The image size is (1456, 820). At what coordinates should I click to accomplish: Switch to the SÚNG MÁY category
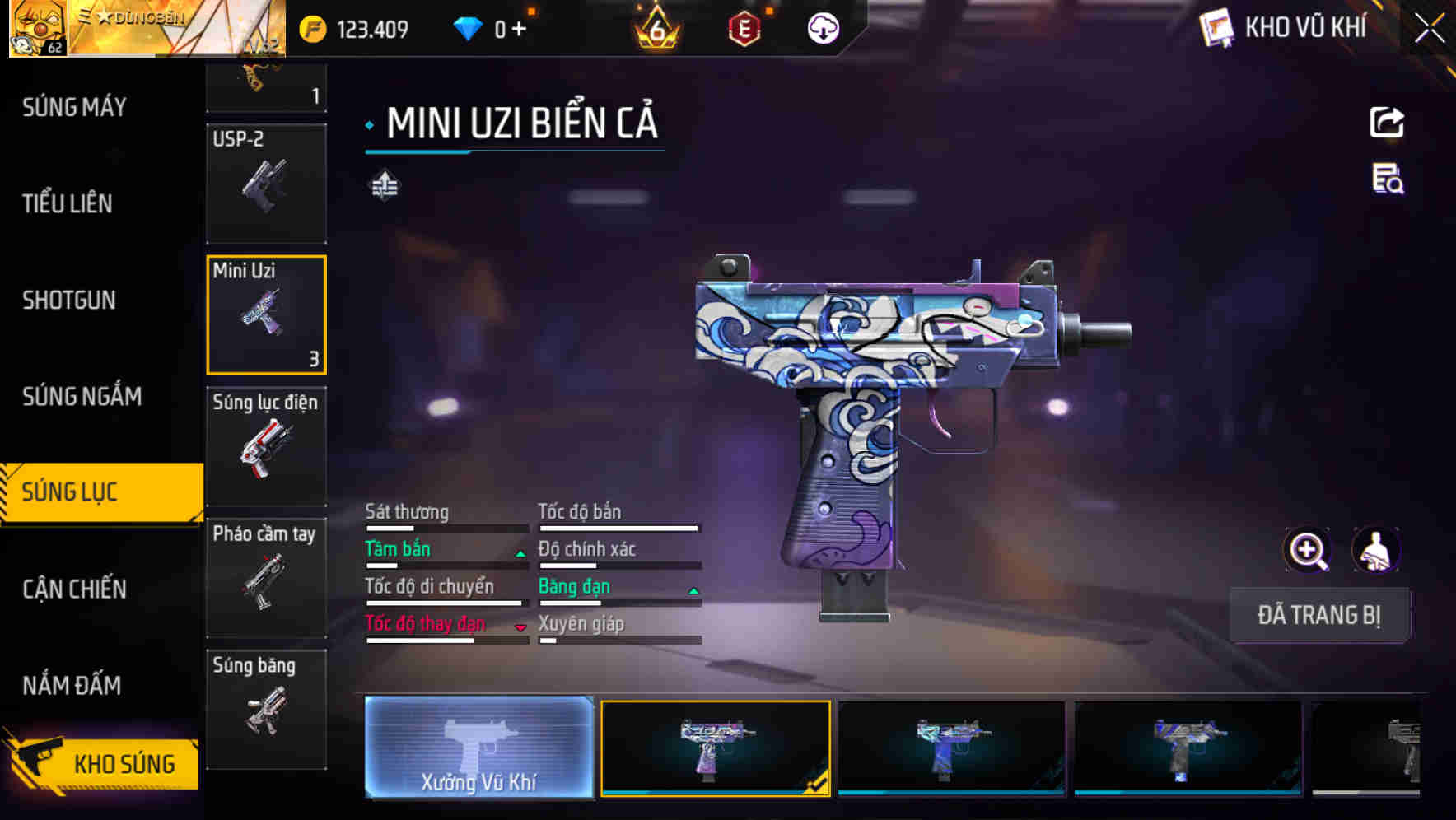click(x=74, y=107)
